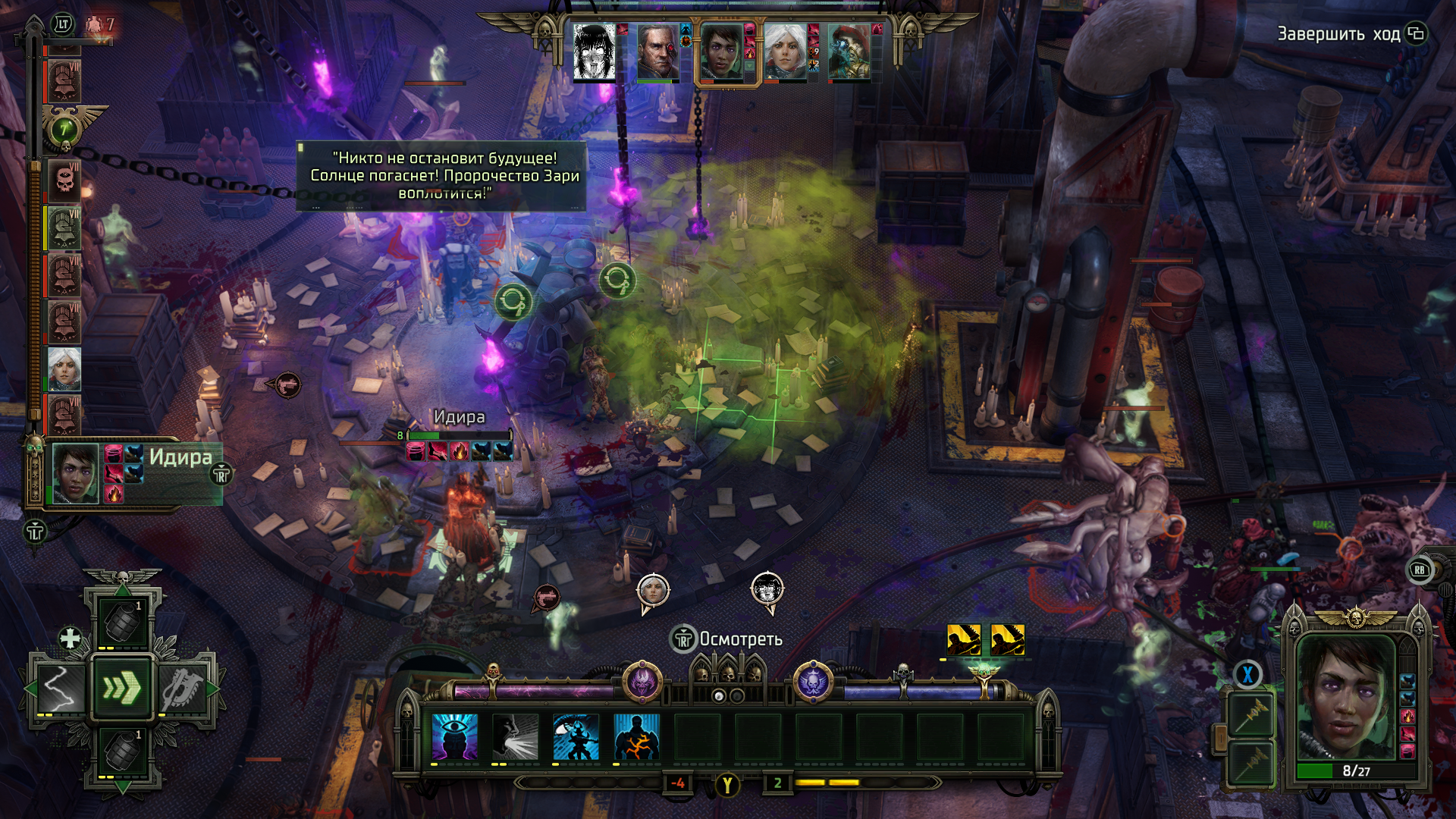Select the white-haired woman party portrait at top
The height and width of the screenshot is (819, 1456).
tap(785, 51)
